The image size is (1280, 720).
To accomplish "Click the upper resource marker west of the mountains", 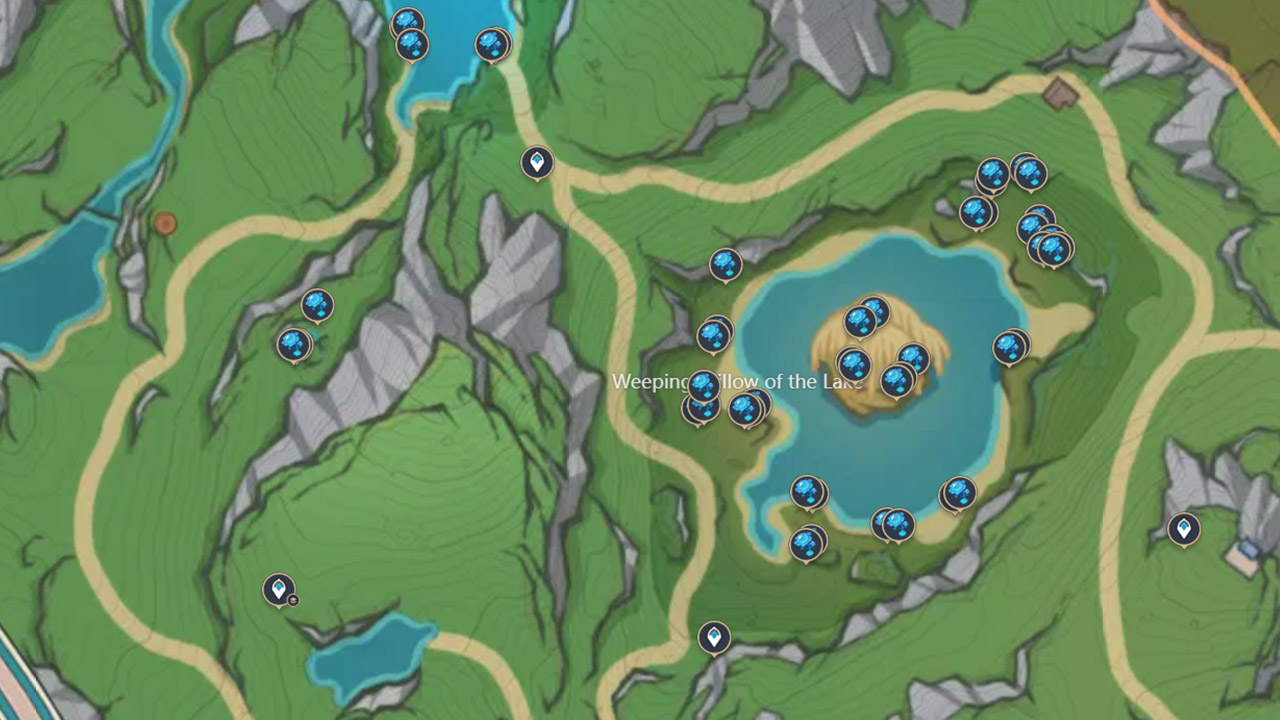I will pos(317,306).
